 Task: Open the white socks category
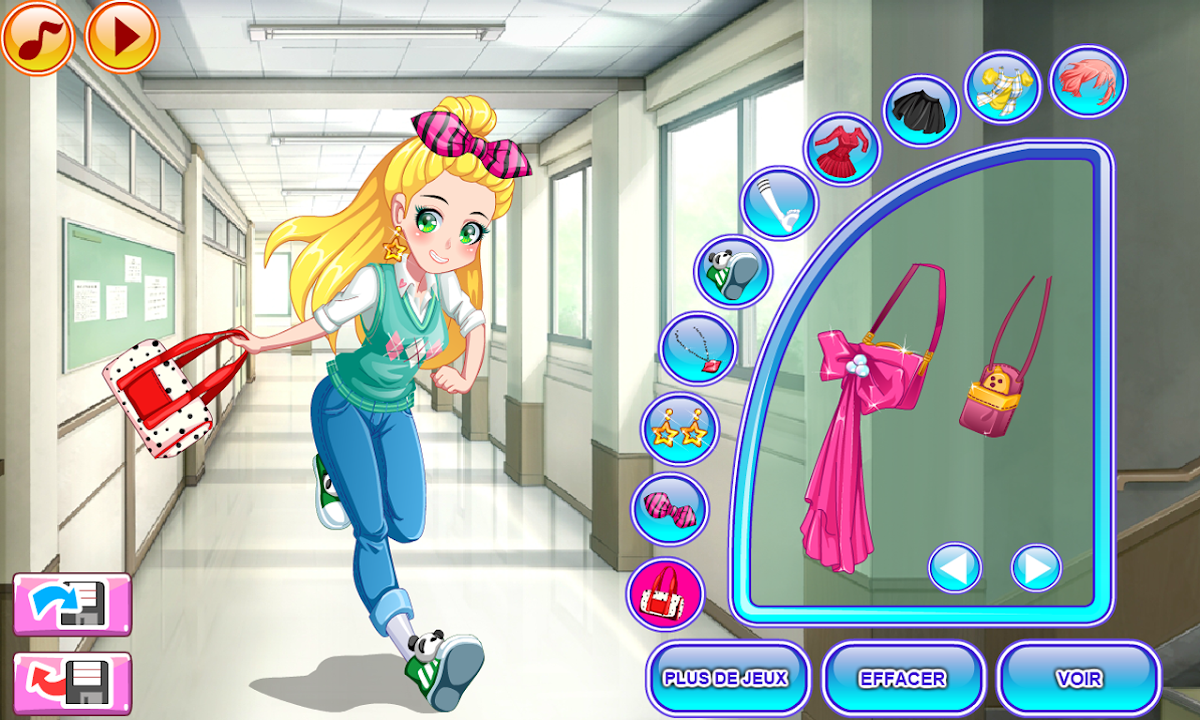click(x=779, y=204)
